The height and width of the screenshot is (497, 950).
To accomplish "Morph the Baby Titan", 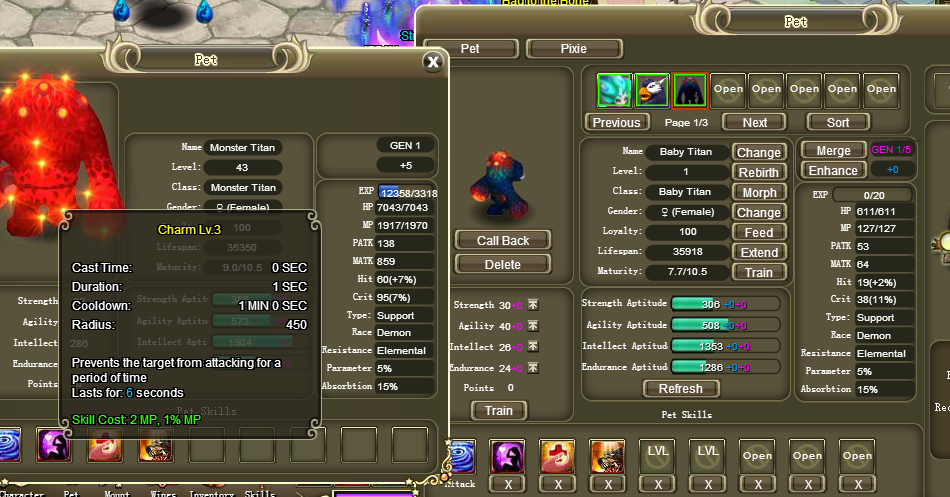I will [758, 192].
